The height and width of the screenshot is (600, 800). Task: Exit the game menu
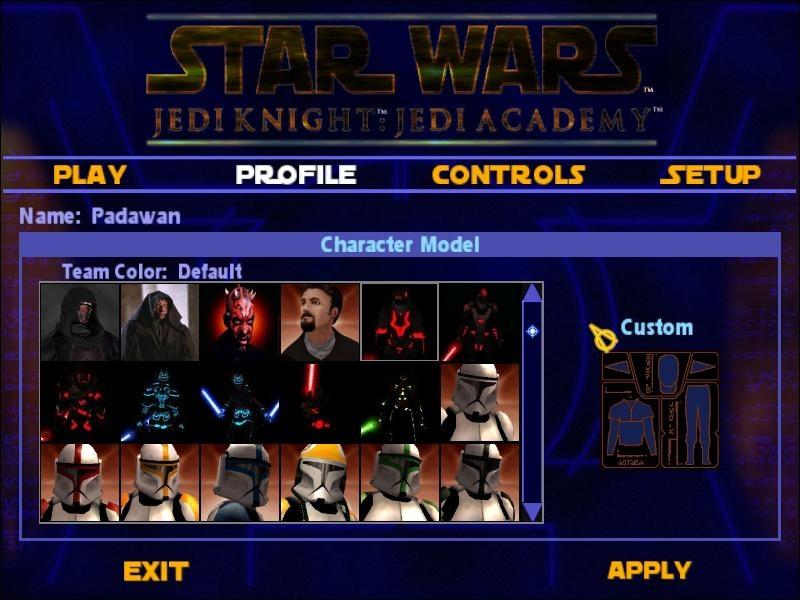click(156, 571)
